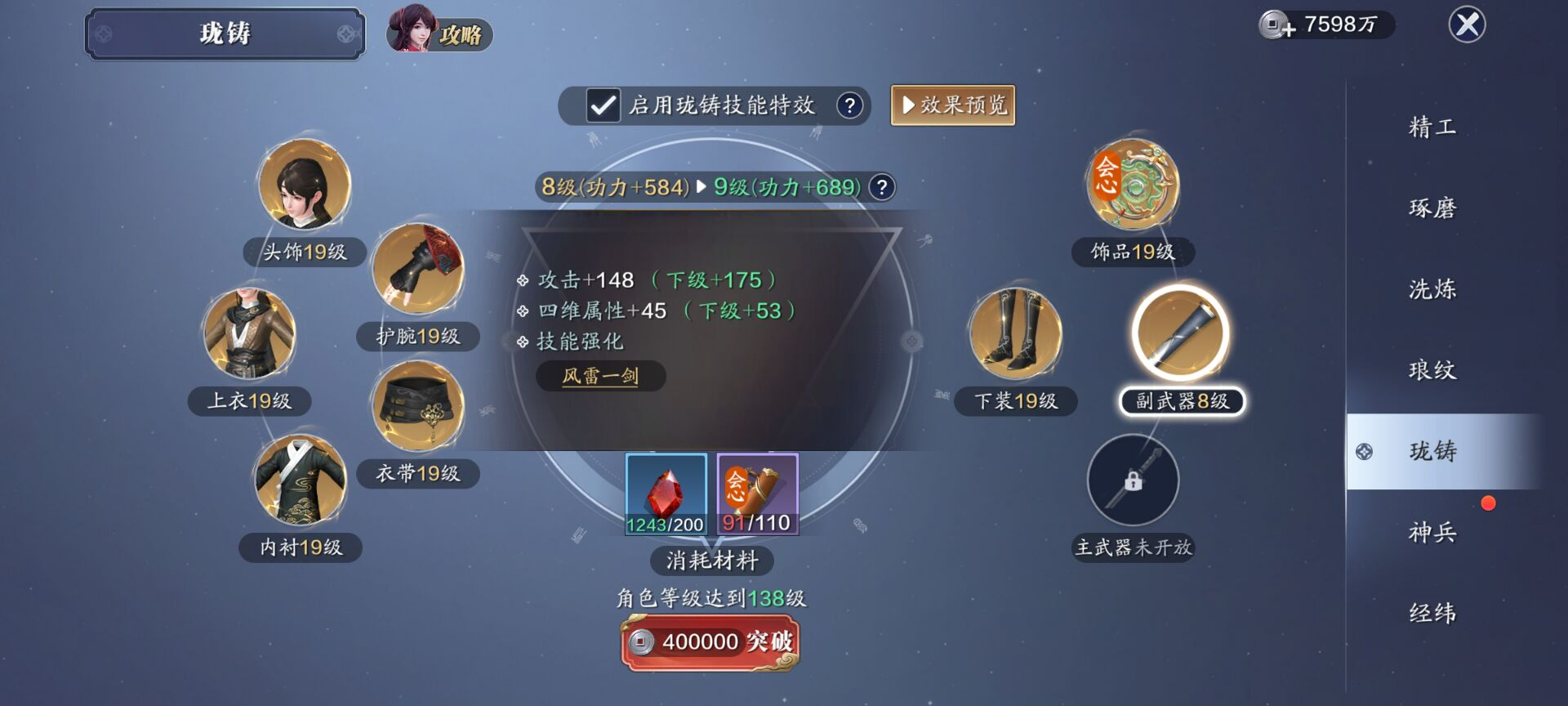
Task: Toggle the 启用珑铸技能特效 checkbox
Action: (604, 105)
